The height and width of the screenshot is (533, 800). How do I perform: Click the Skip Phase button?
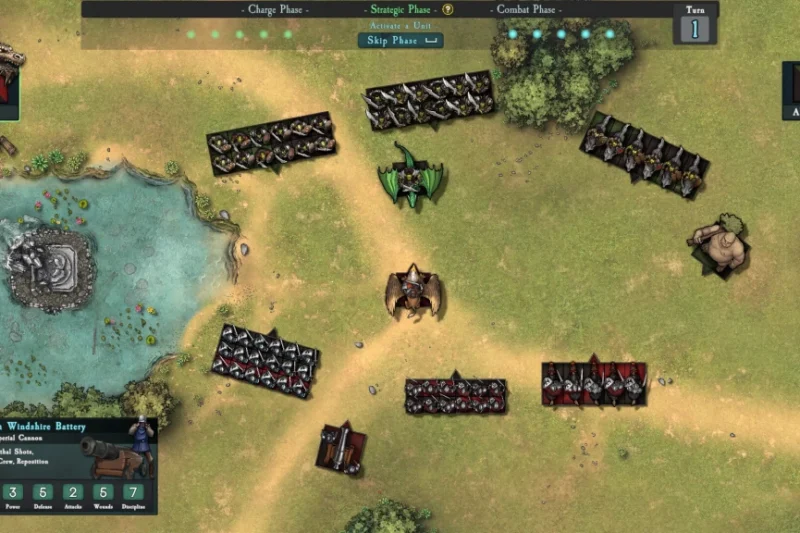(x=400, y=41)
